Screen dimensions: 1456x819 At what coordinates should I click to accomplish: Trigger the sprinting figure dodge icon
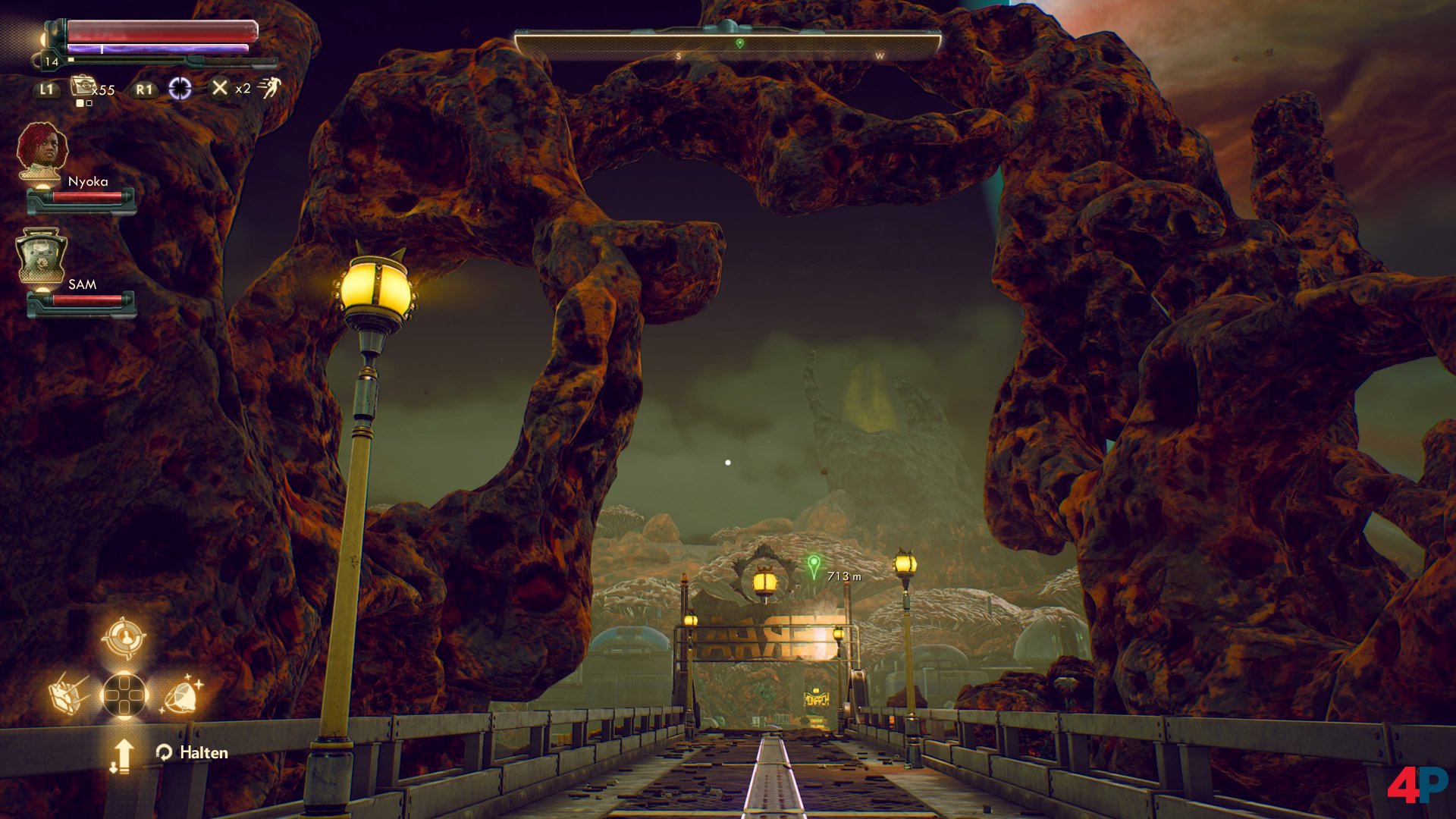[268, 89]
